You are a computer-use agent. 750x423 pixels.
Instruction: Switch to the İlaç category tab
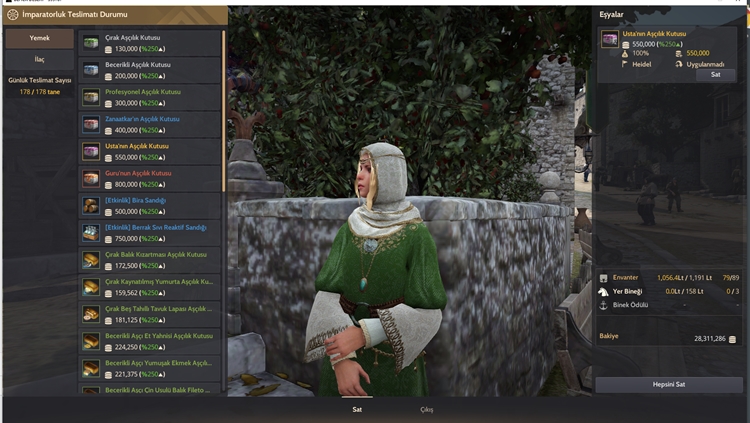(39, 60)
